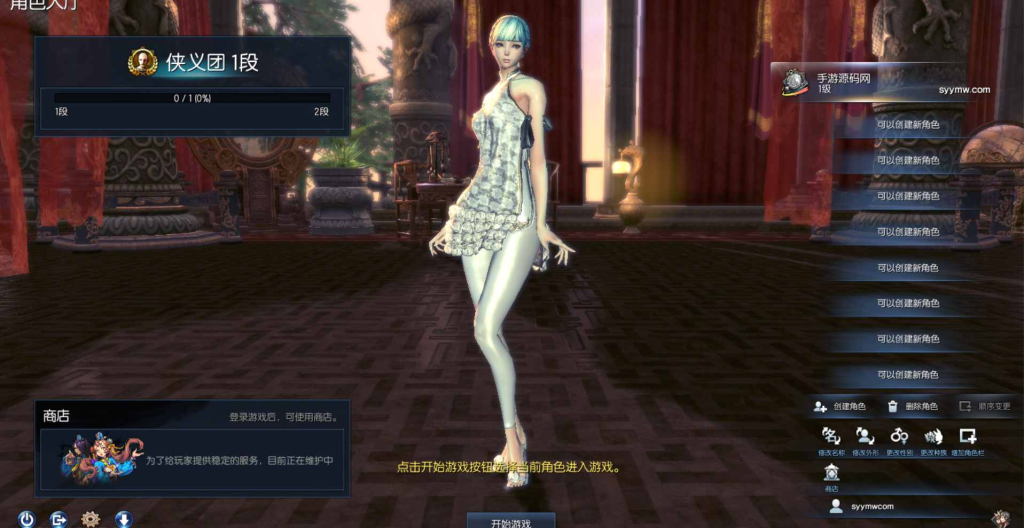The height and width of the screenshot is (528, 1024).
Task: Choose the 删除角色 delete character button
Action: click(912, 407)
